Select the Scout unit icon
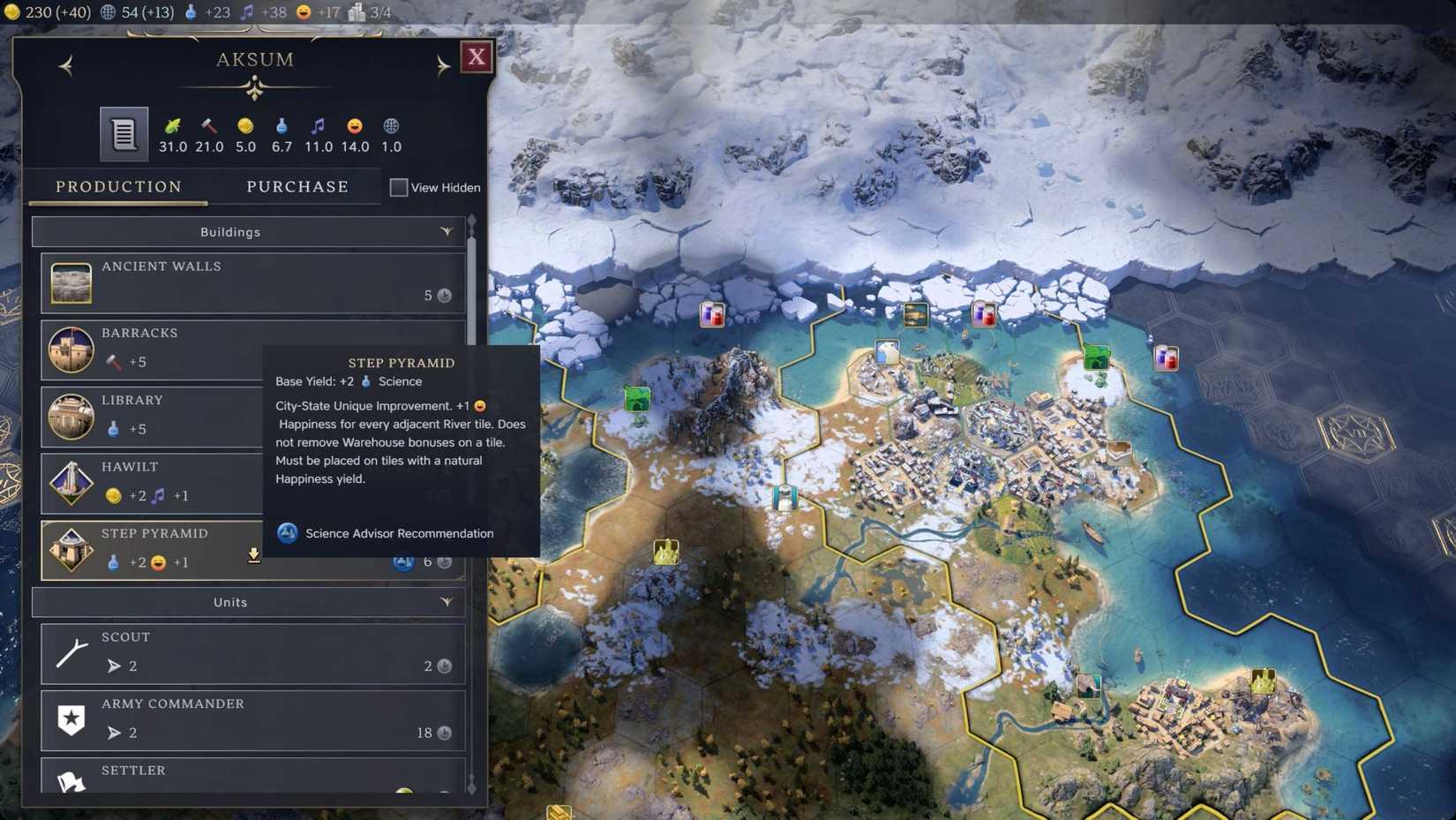 pyautogui.click(x=71, y=652)
